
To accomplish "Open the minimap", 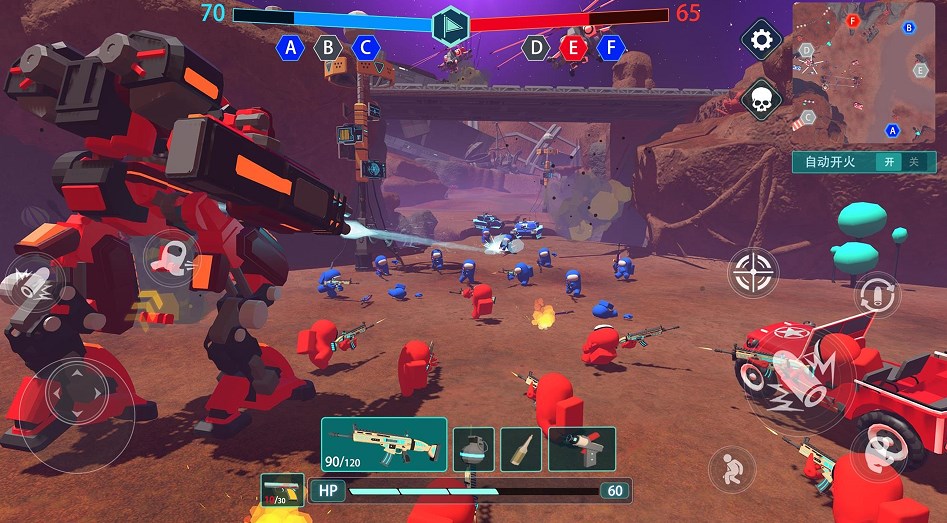I will click(864, 72).
